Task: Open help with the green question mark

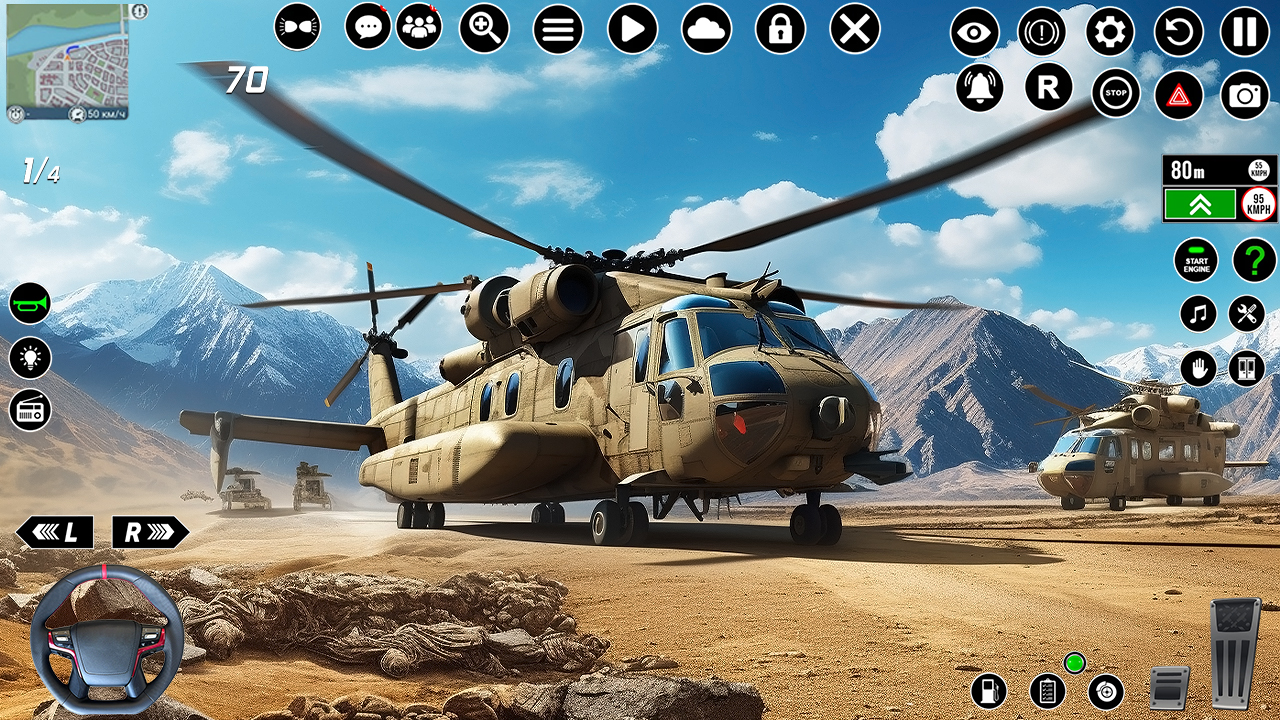Action: 1254,260
